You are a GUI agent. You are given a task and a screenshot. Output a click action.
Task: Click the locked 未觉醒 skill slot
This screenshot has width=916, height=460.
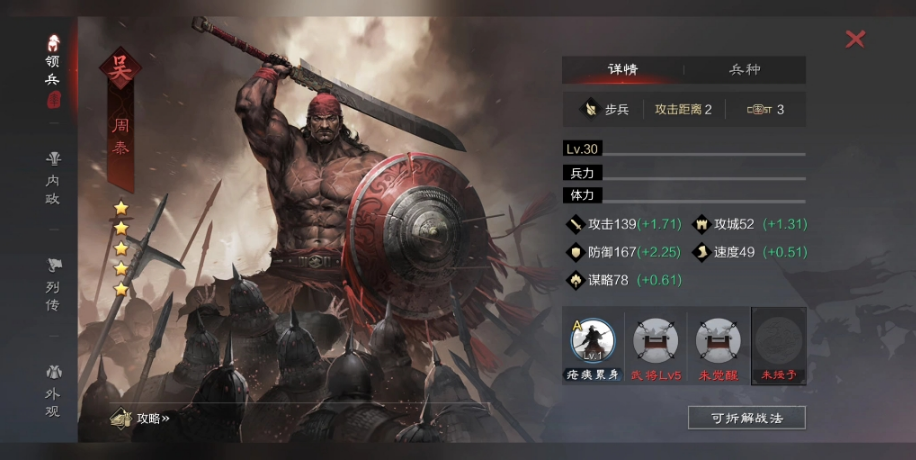tap(717, 343)
